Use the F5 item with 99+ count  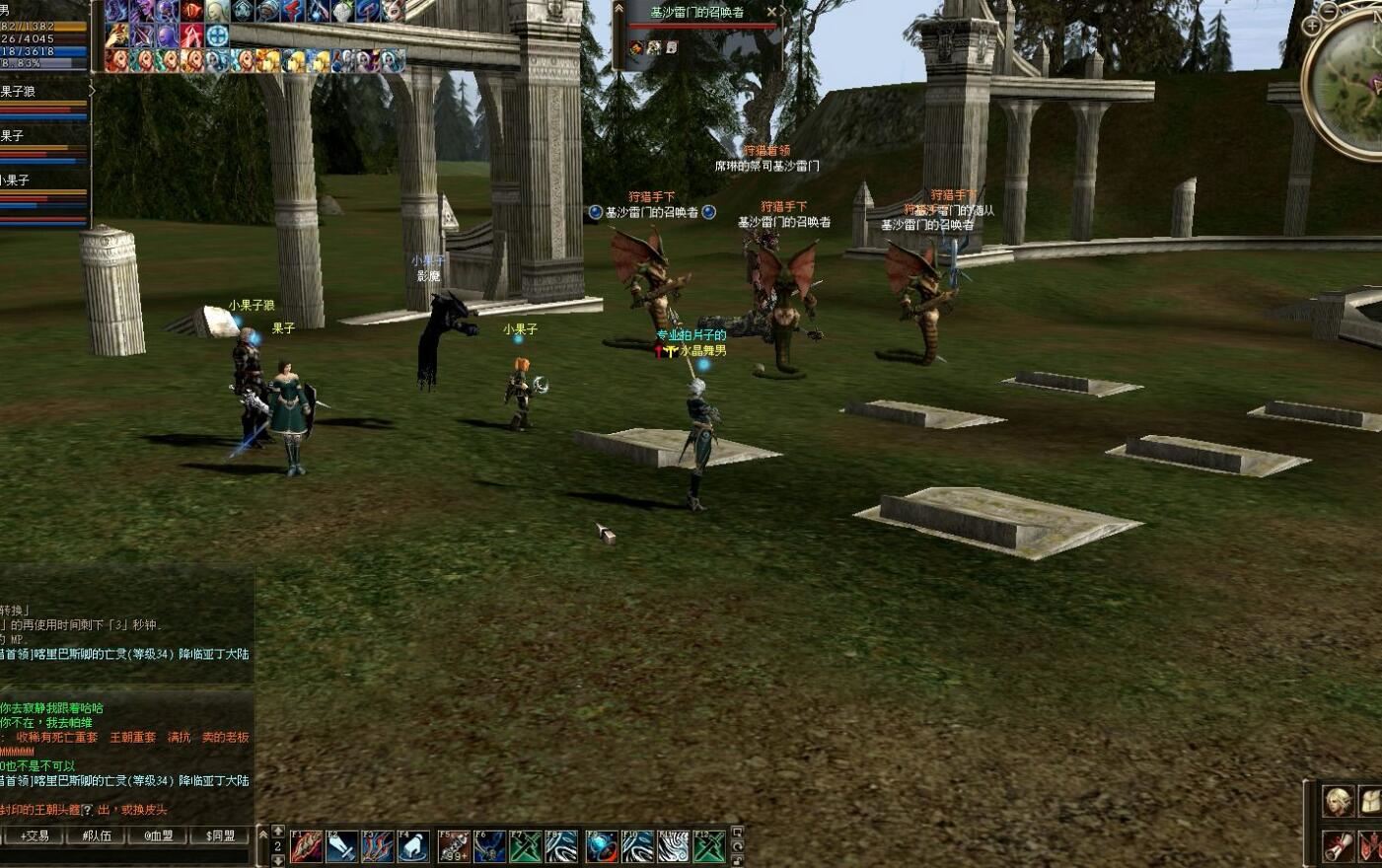(x=454, y=846)
